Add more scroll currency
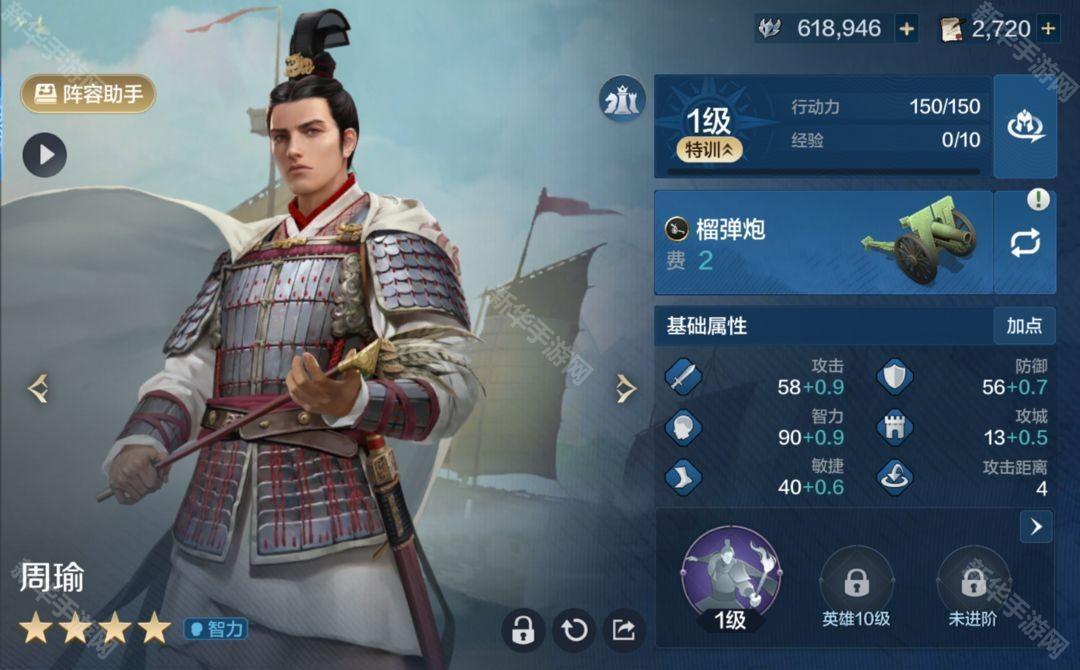The image size is (1080, 670). pyautogui.click(x=1048, y=29)
